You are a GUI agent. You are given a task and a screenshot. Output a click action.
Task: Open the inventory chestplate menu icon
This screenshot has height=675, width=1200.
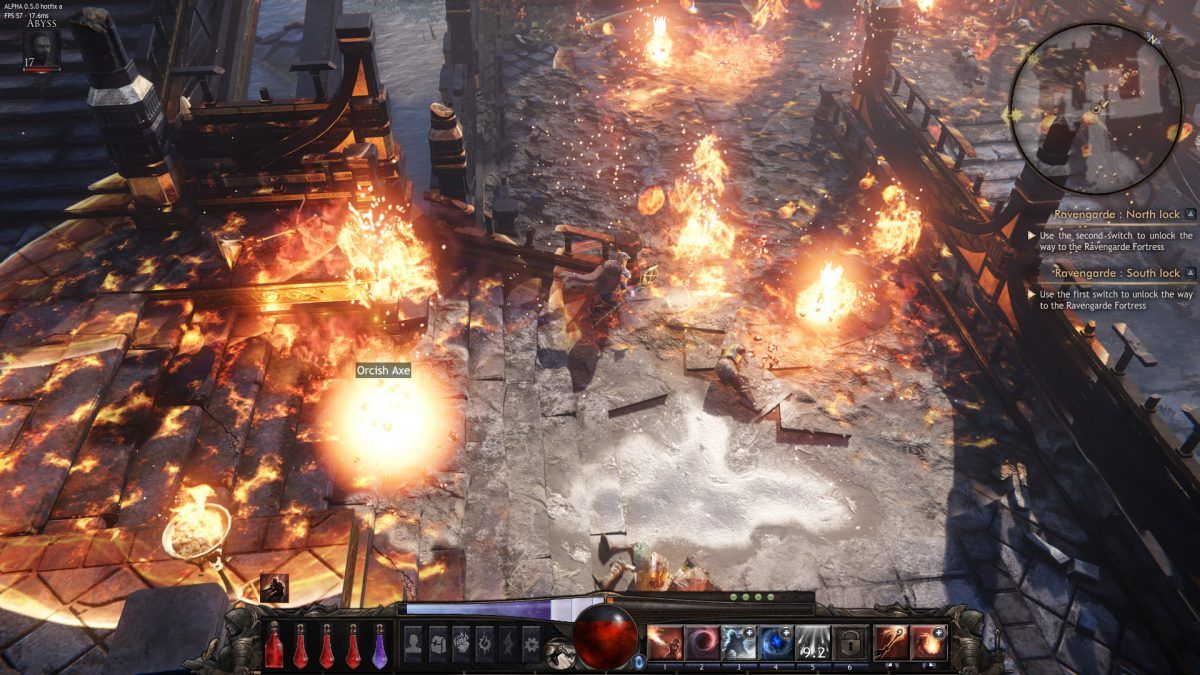click(436, 643)
